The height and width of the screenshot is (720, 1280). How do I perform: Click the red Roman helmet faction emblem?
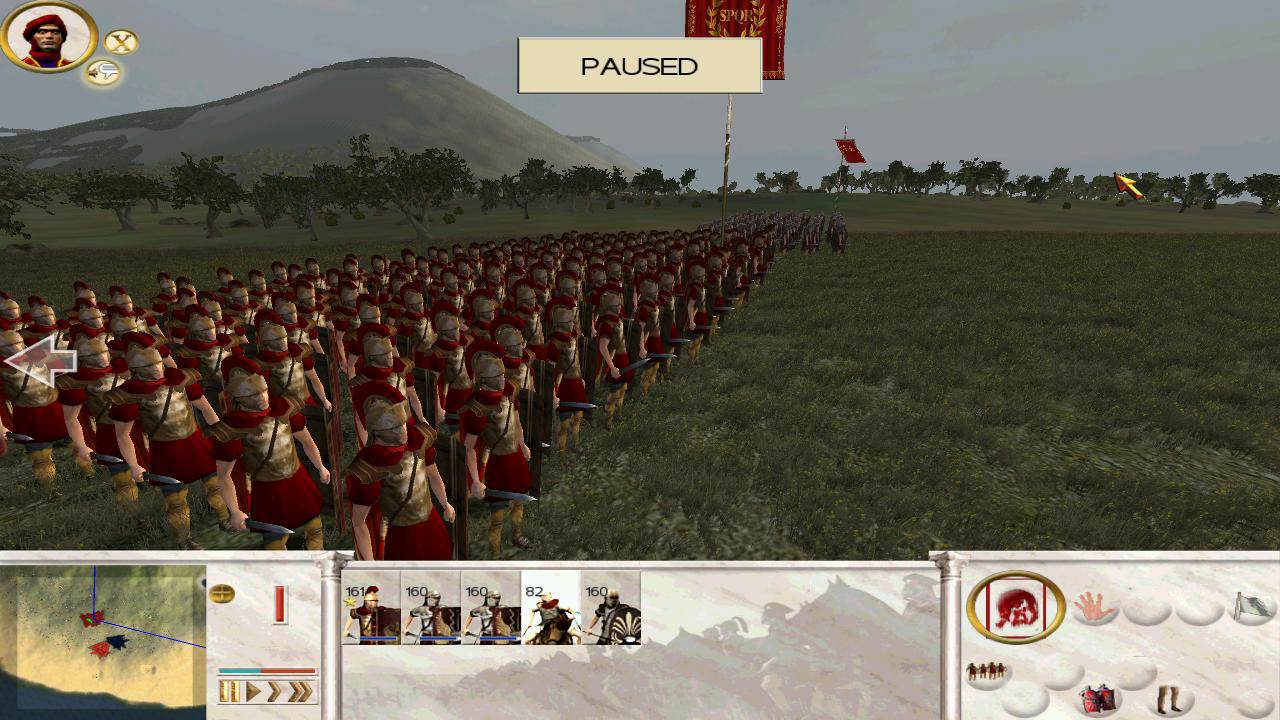pos(1016,608)
